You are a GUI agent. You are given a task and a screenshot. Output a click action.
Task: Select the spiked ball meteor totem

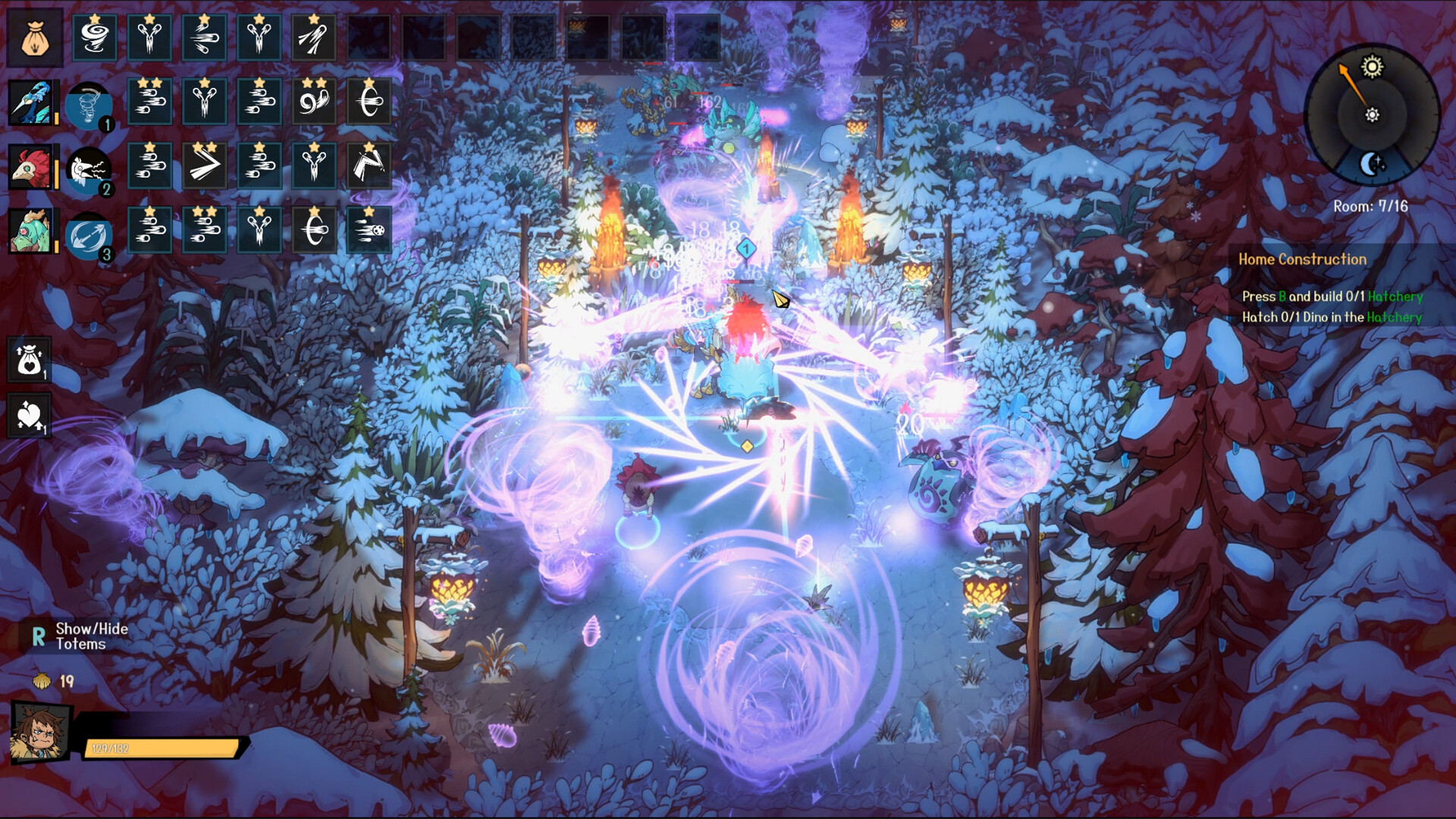pos(369,230)
